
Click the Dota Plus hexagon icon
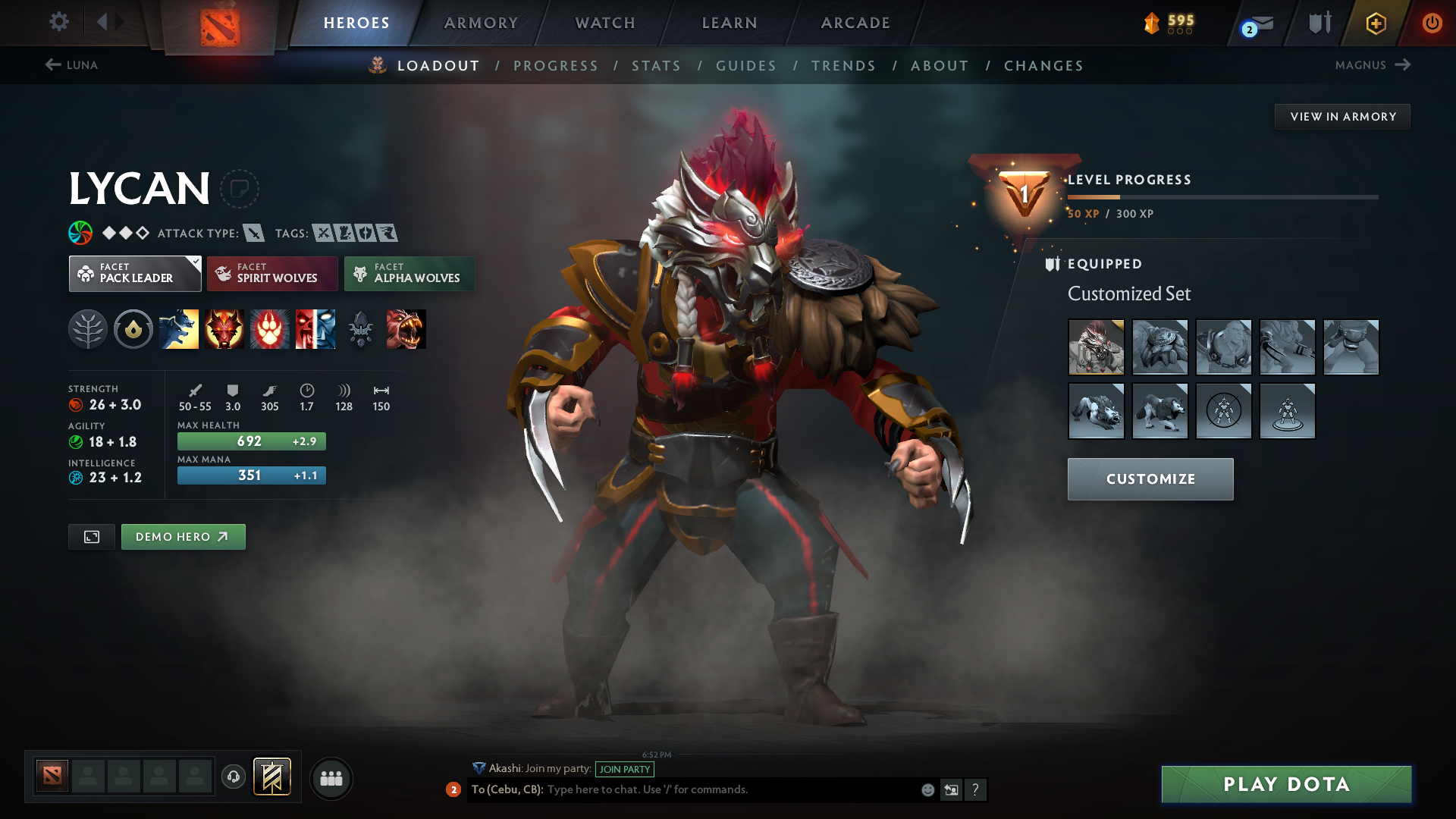pos(1375,23)
